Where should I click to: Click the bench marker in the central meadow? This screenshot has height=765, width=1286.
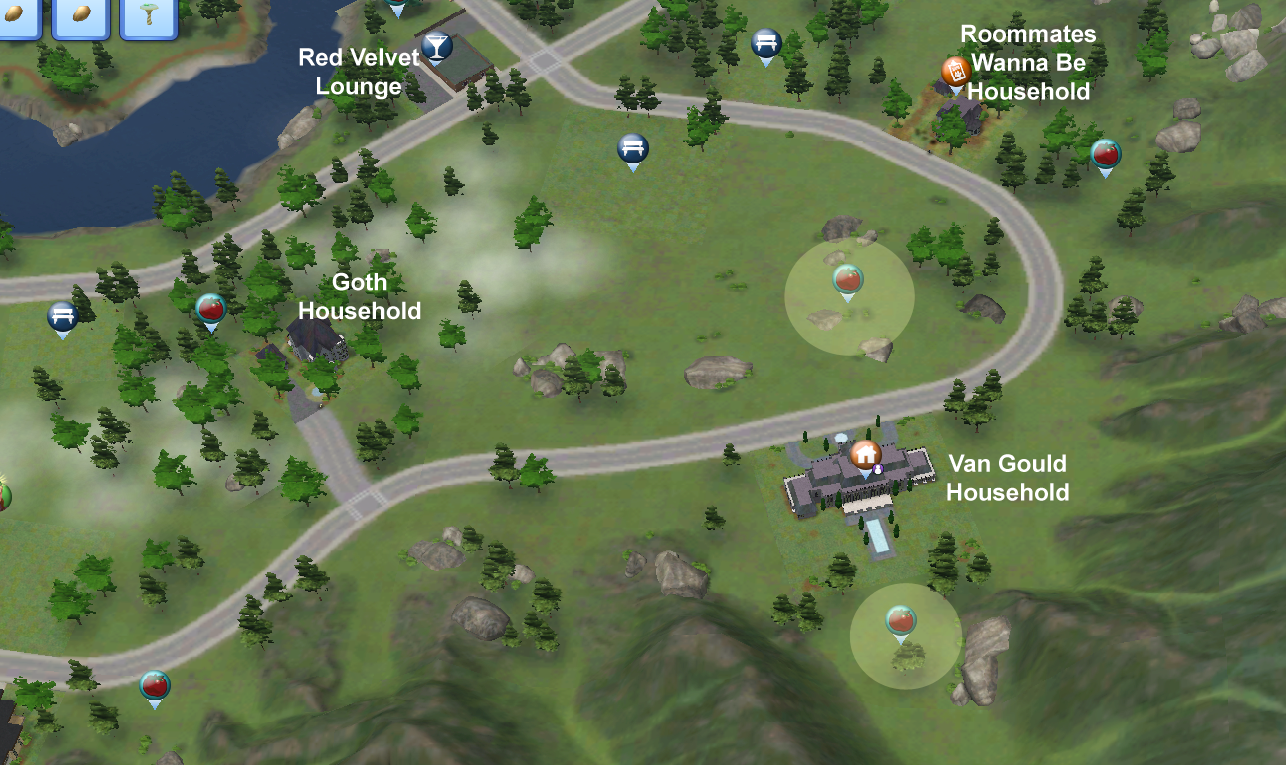632,148
